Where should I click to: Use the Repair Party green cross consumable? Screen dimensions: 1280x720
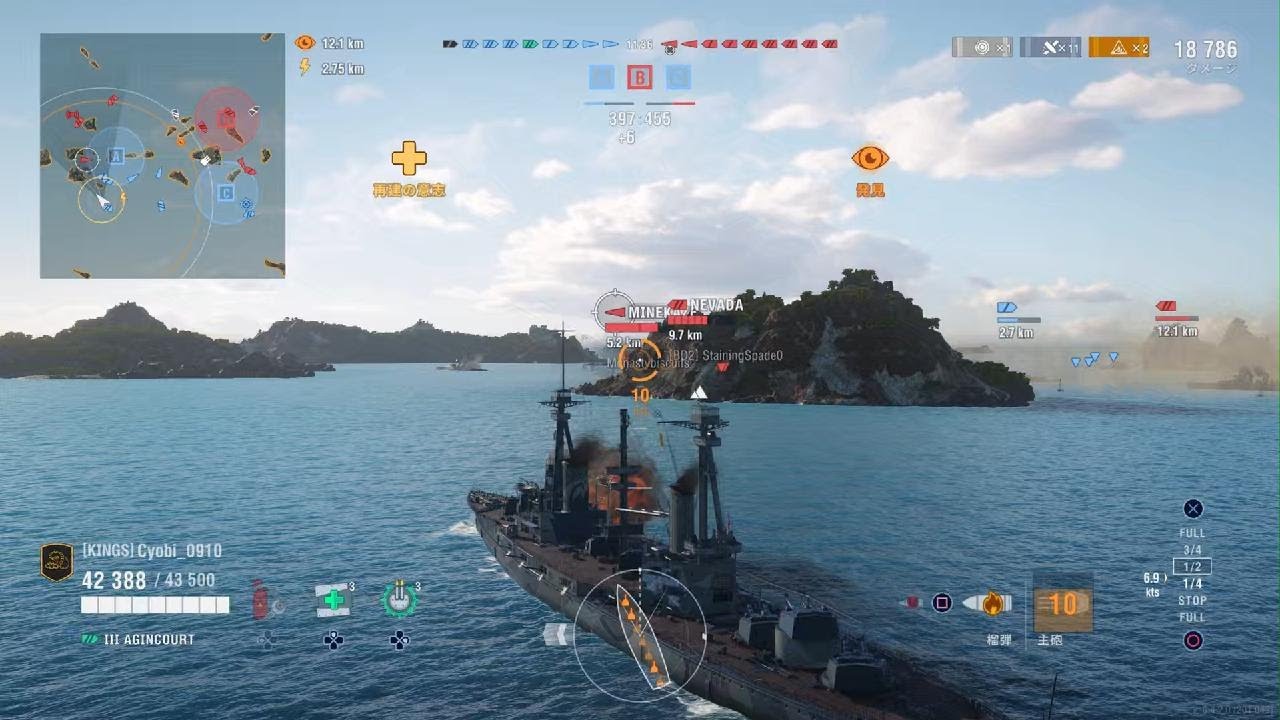coord(334,598)
